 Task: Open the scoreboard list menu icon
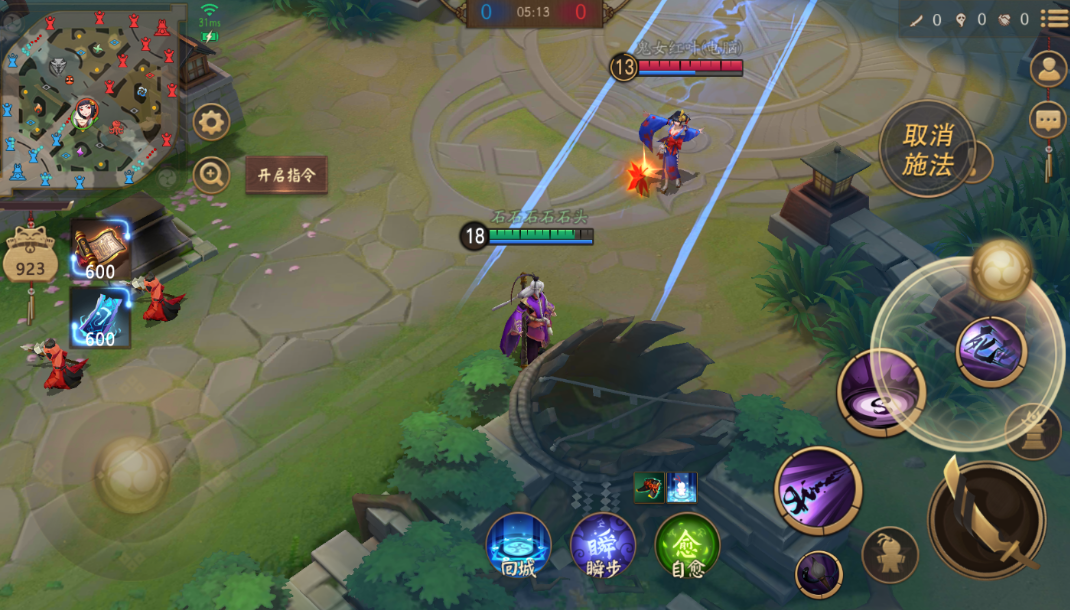tap(1054, 18)
